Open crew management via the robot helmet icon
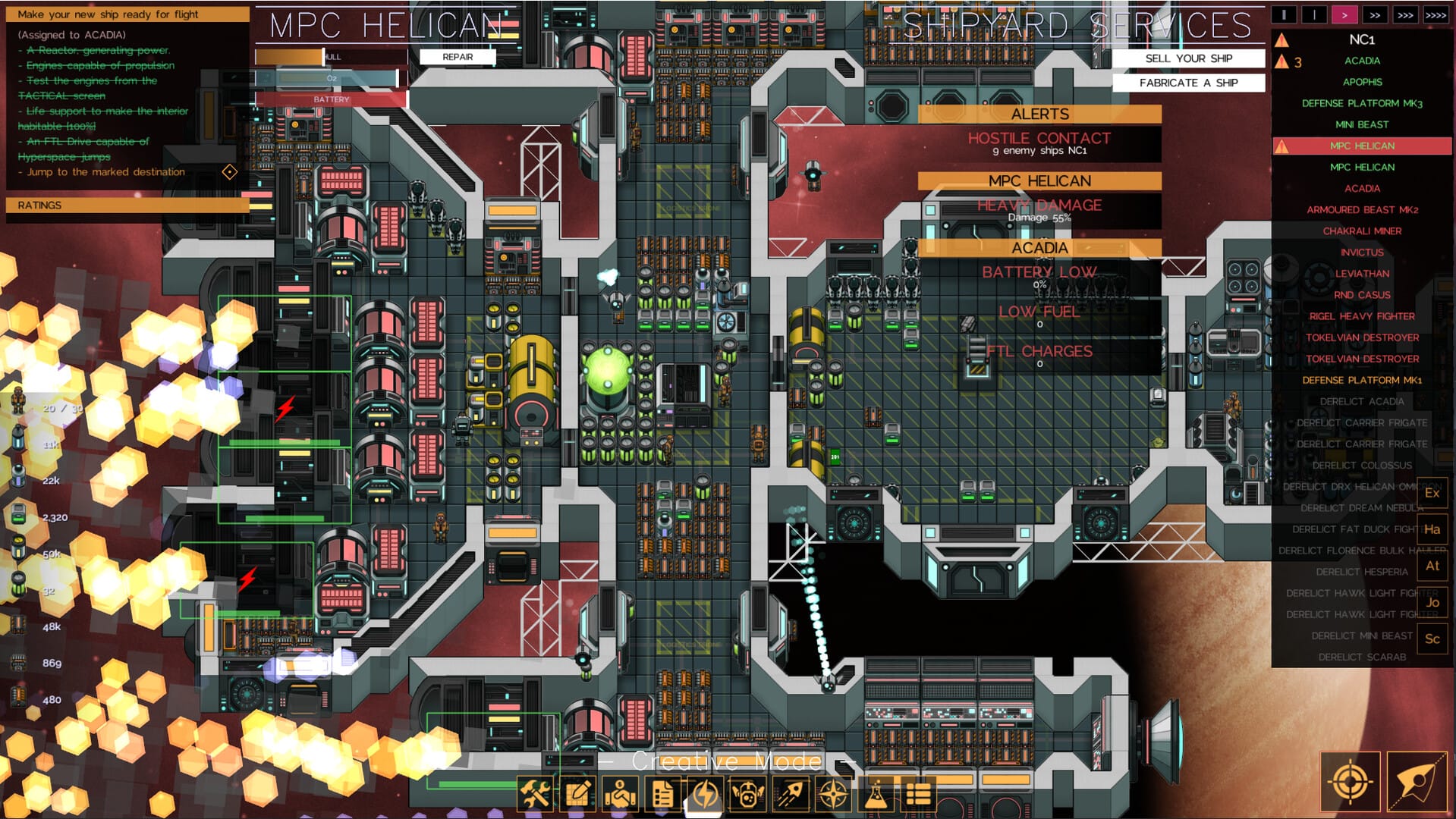The height and width of the screenshot is (819, 1456). coord(747,794)
